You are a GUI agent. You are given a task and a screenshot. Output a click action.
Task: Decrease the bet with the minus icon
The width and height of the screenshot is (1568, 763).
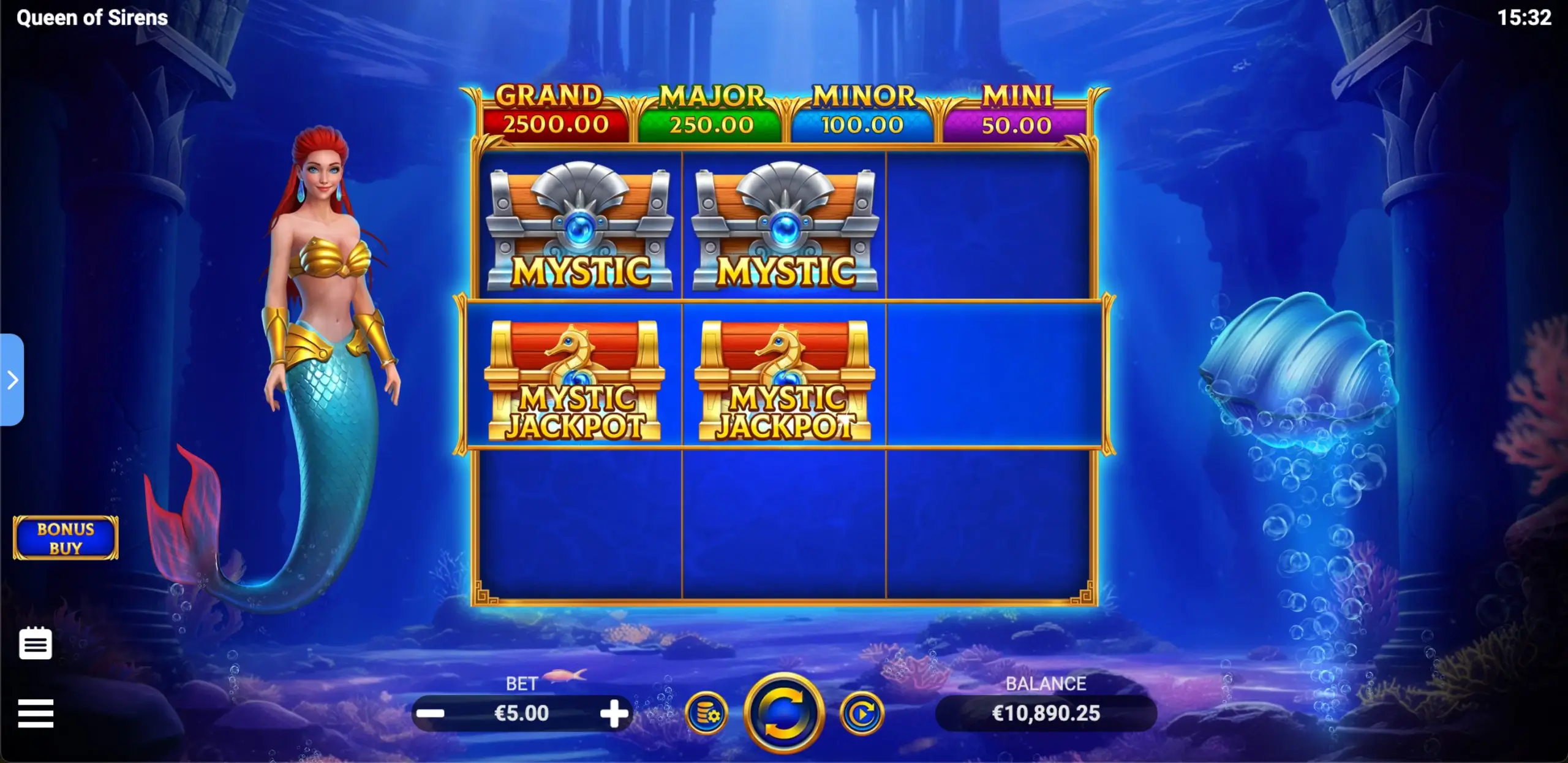click(x=432, y=713)
